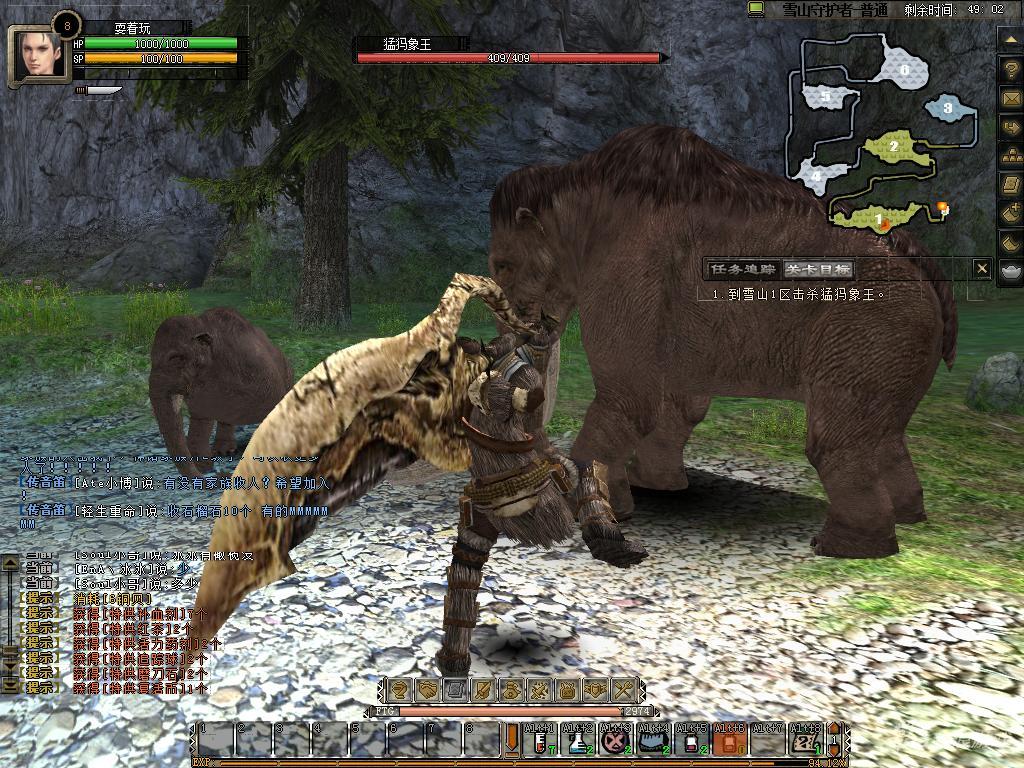This screenshot has width=1024, height=768.
Task: Click the orange item in Alt+6 slot
Action: coord(730,741)
